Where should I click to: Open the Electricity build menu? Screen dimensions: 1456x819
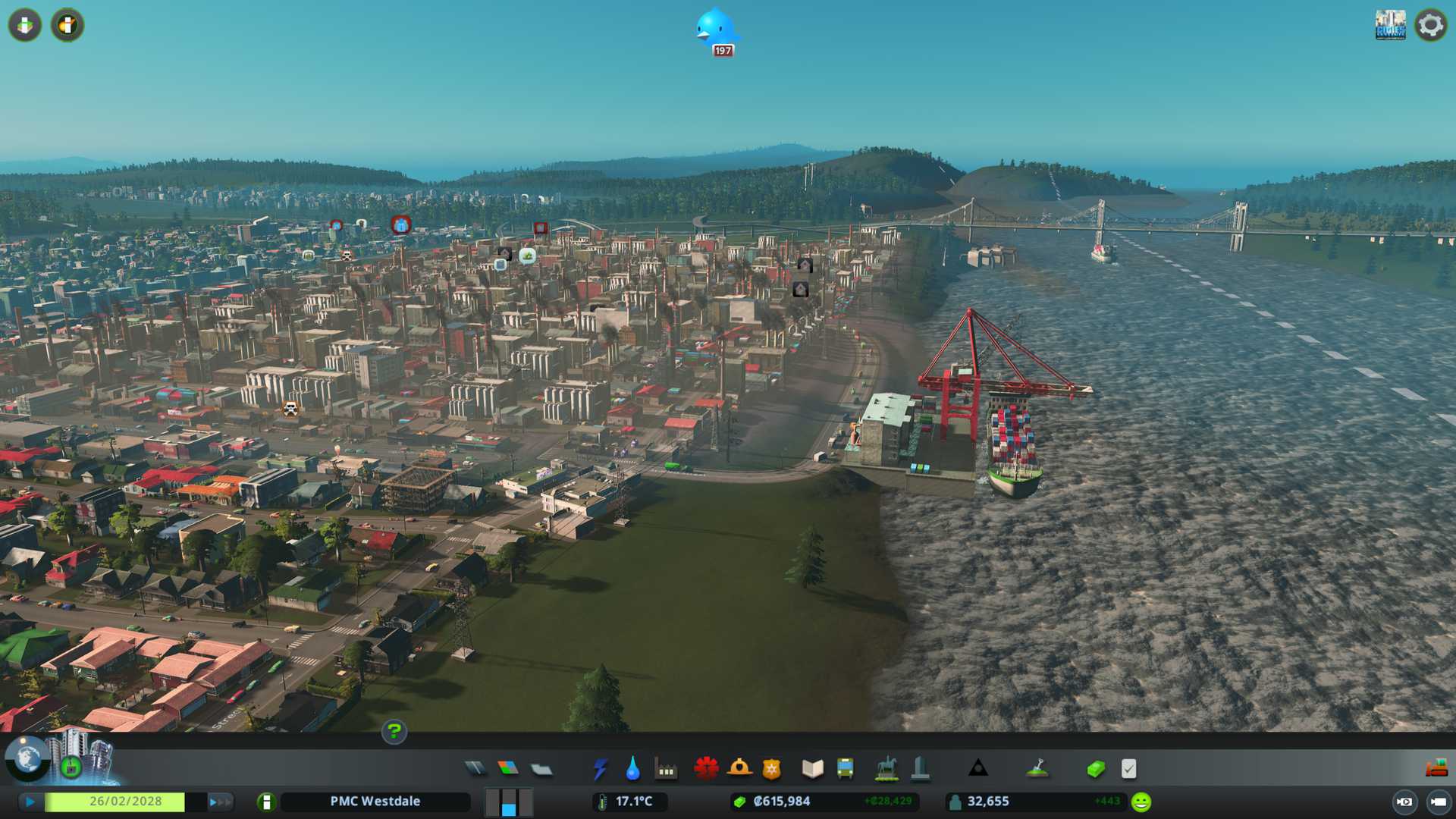click(x=600, y=769)
